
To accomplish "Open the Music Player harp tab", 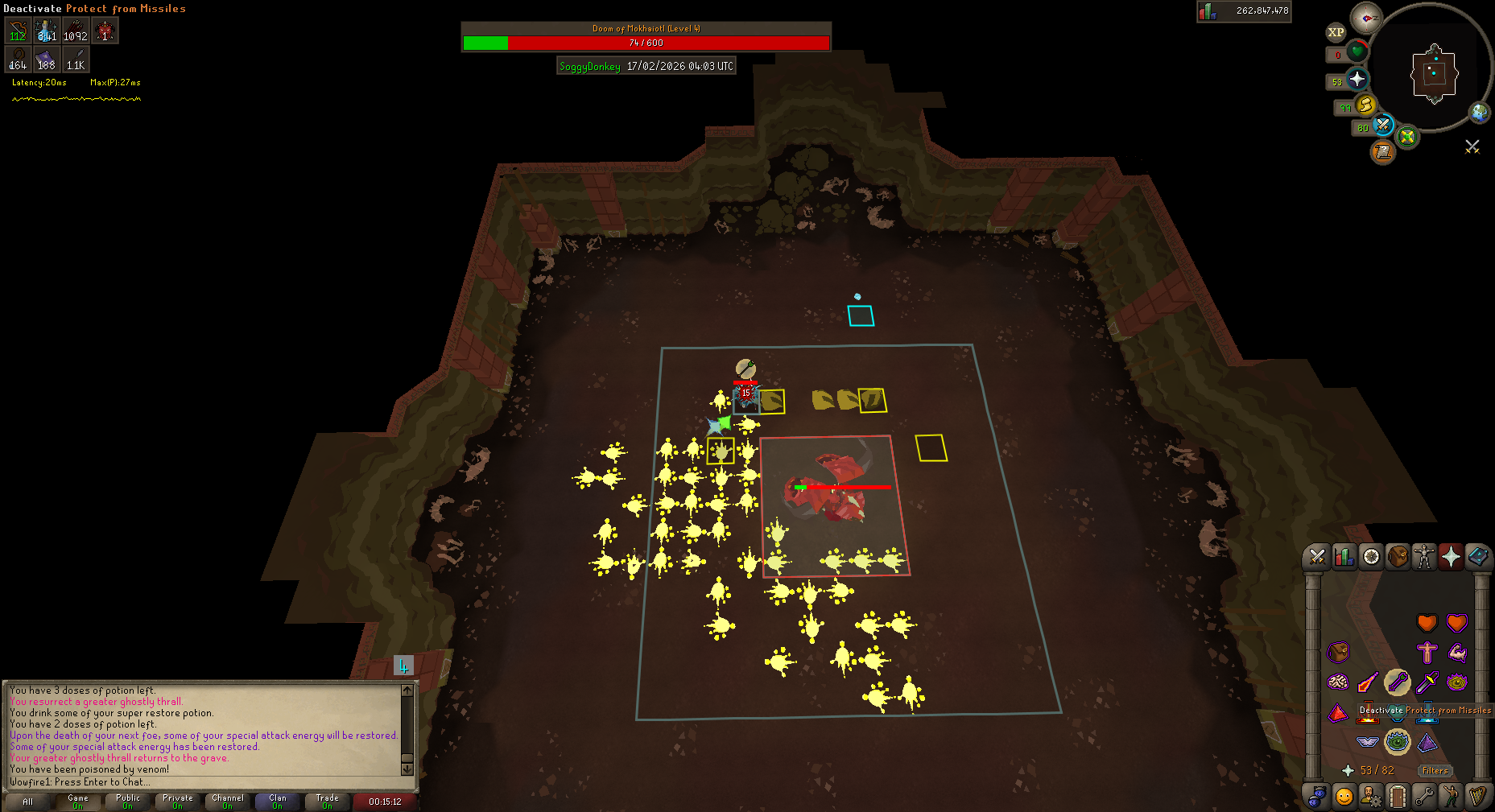I will [1477, 797].
